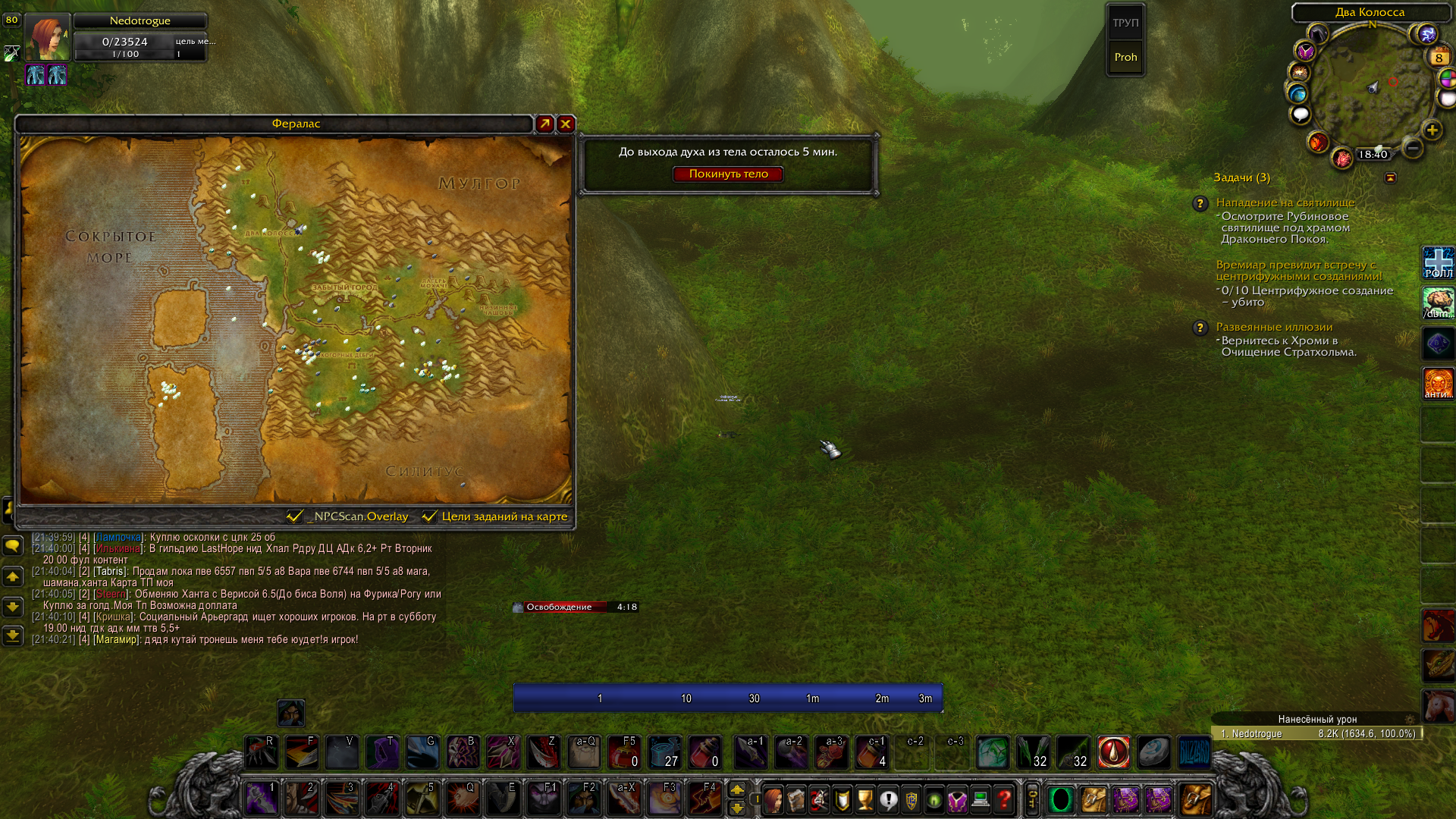Open the calendar button showing 8
Image resolution: width=1456 pixels, height=819 pixels.
click(x=1439, y=58)
